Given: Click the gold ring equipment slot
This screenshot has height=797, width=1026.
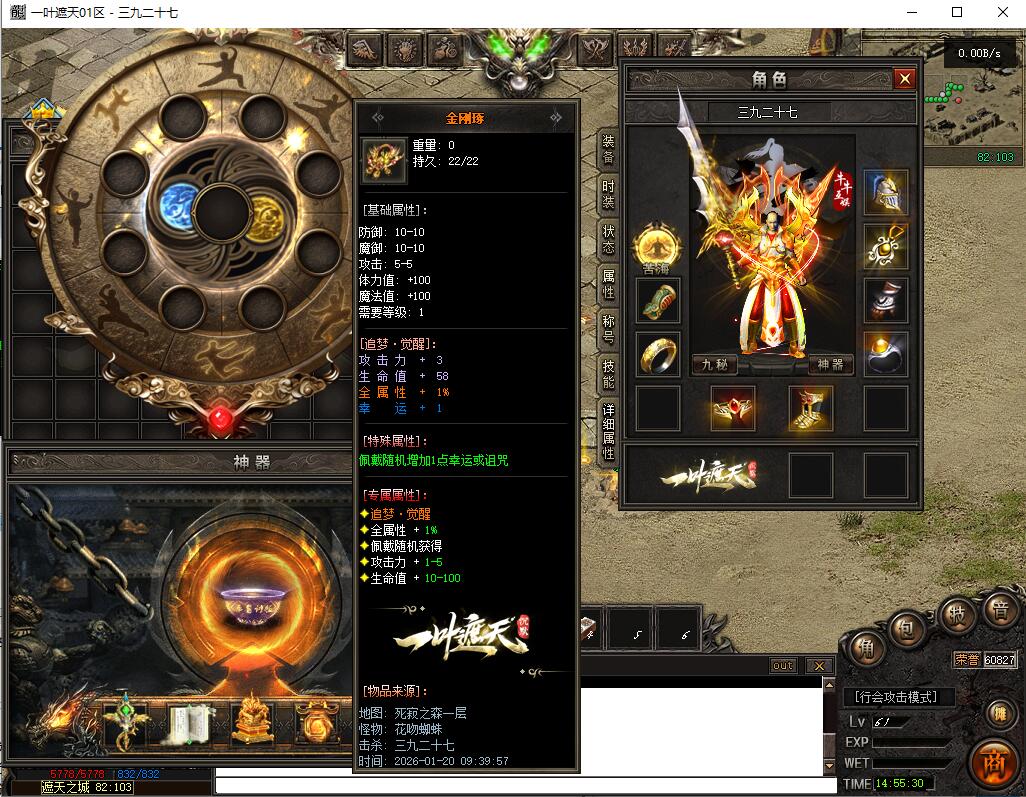Looking at the screenshot, I should [658, 354].
